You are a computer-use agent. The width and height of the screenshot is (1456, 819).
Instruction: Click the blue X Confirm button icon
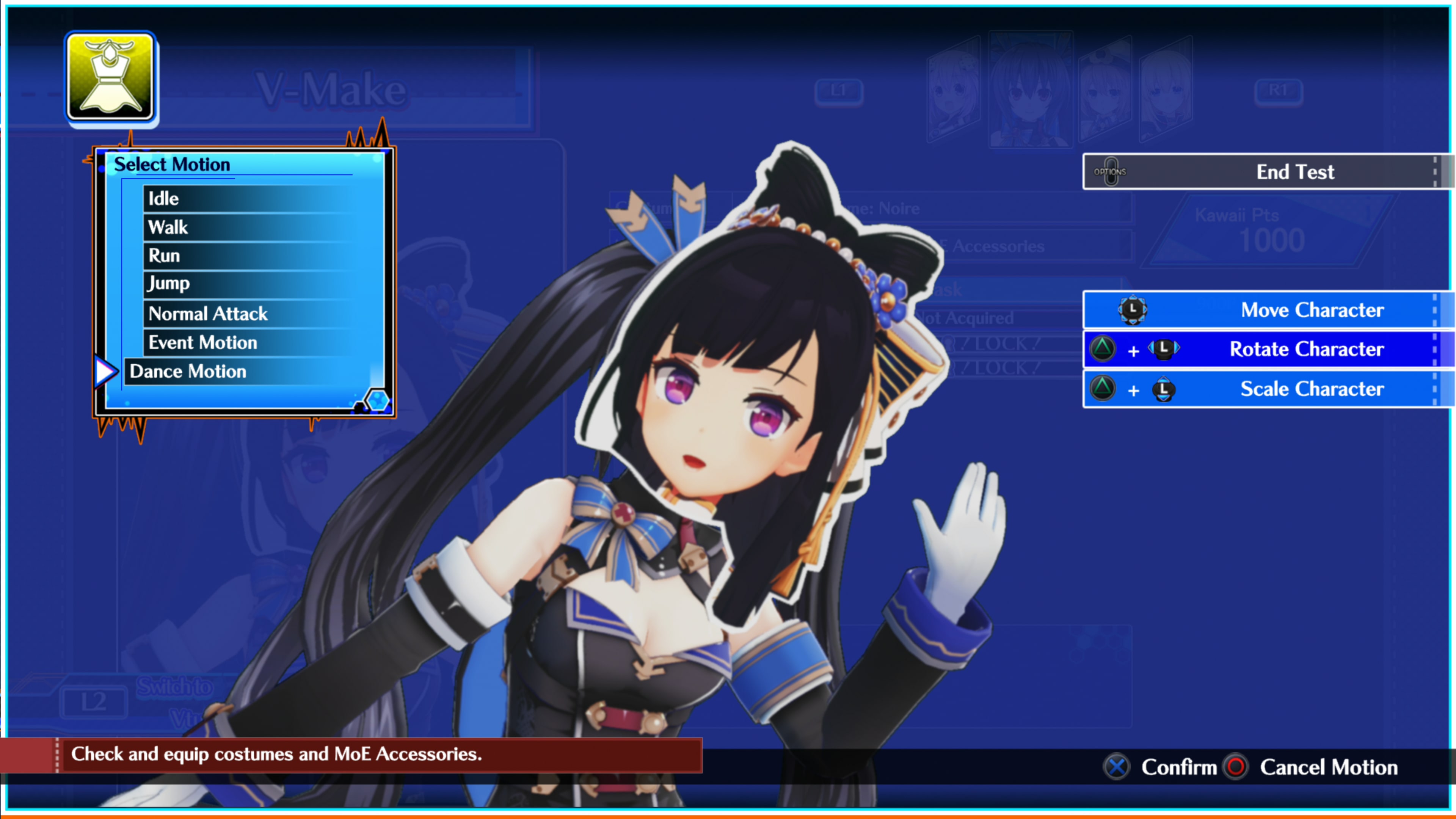click(x=1116, y=767)
